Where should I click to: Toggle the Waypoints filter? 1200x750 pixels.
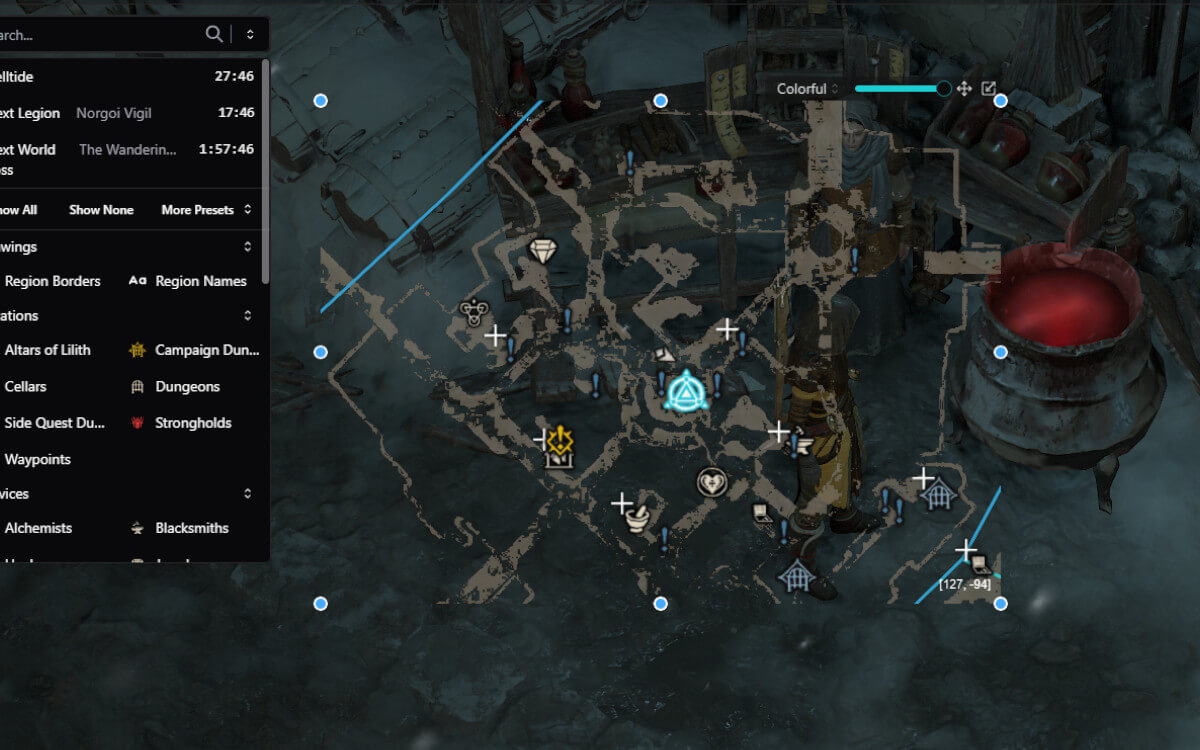pyautogui.click(x=37, y=460)
